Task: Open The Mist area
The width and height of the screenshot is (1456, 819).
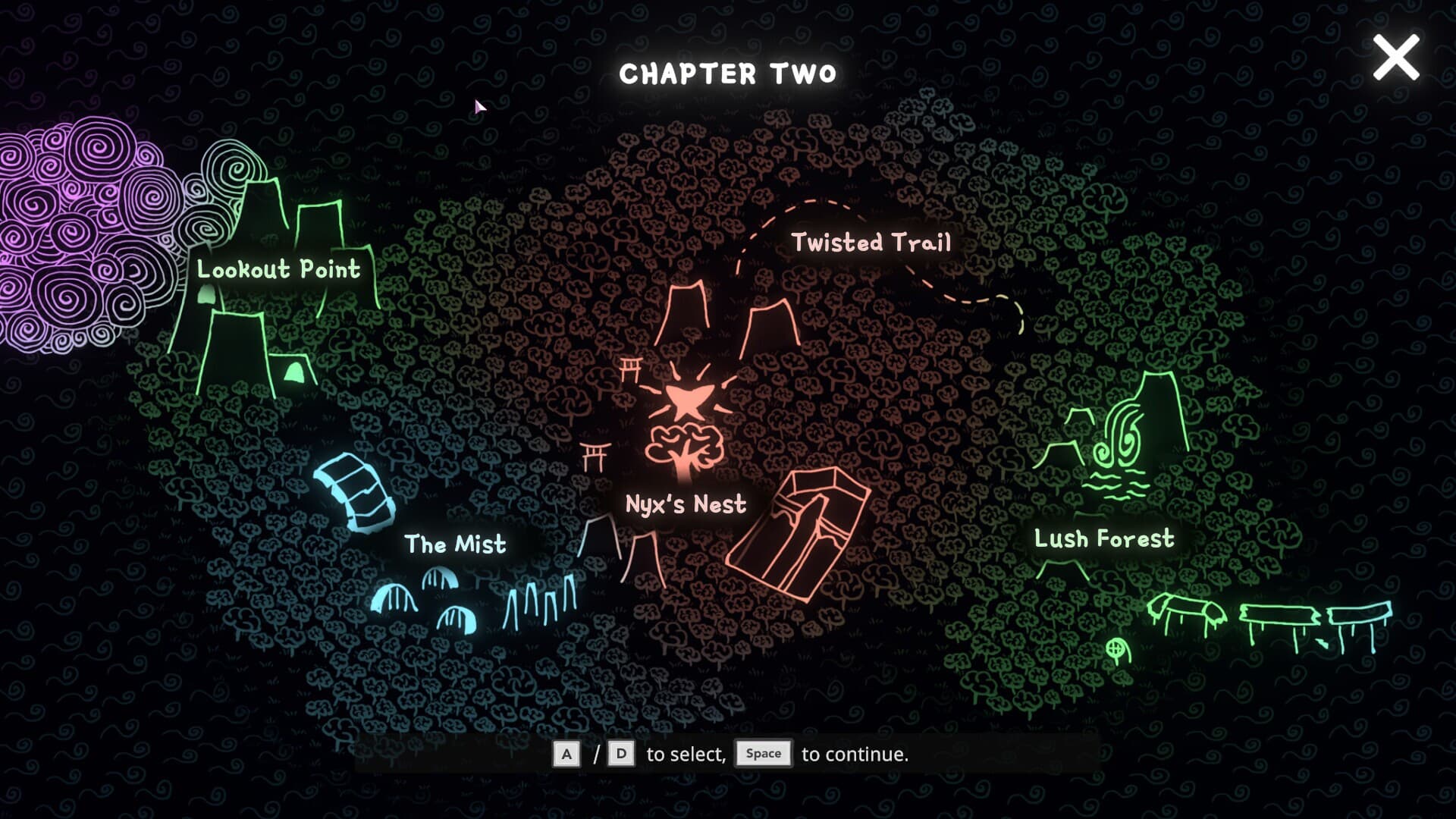Action: (455, 544)
